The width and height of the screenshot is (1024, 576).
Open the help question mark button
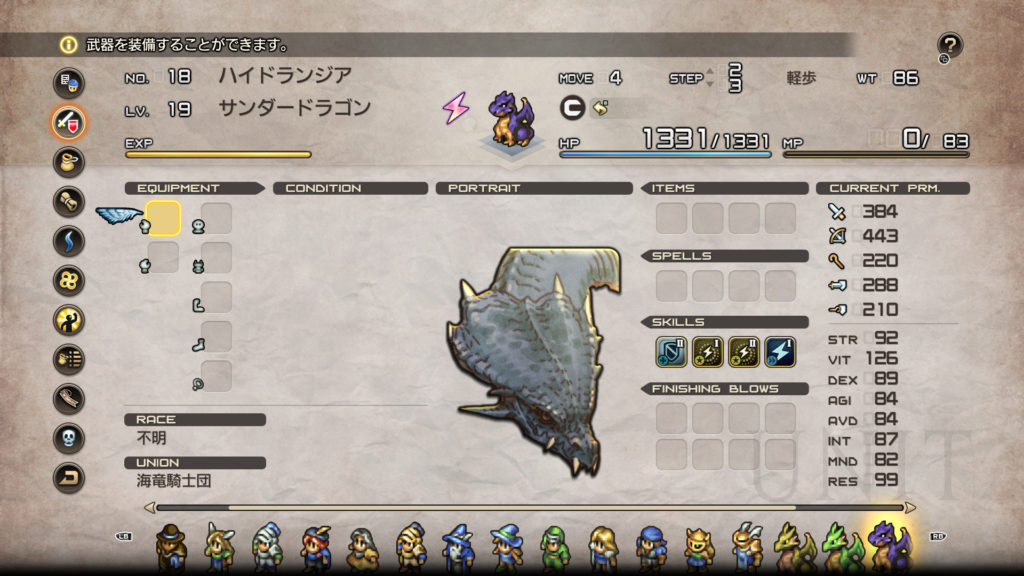pyautogui.click(x=950, y=45)
